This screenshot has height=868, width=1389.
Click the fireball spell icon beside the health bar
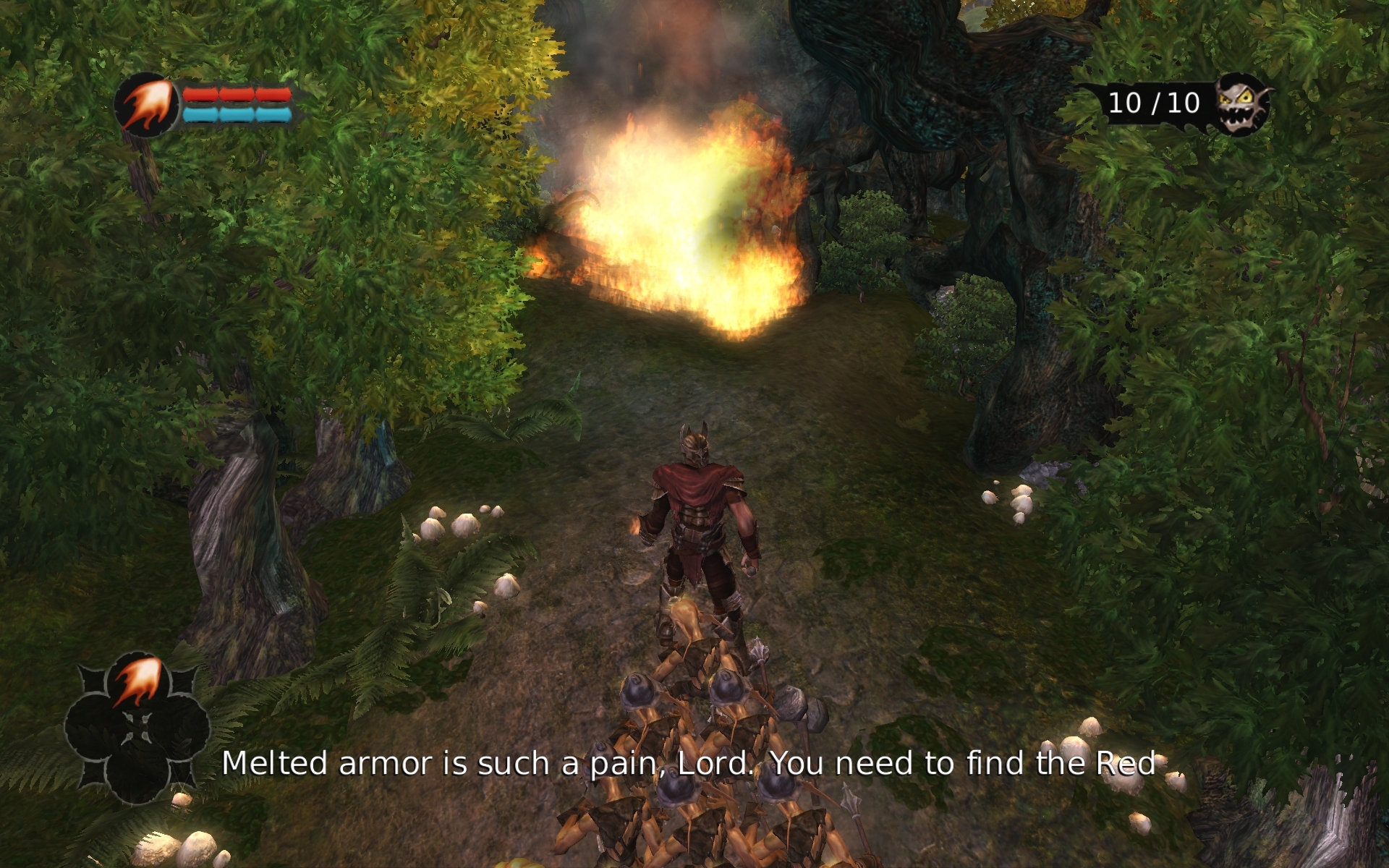click(147, 106)
